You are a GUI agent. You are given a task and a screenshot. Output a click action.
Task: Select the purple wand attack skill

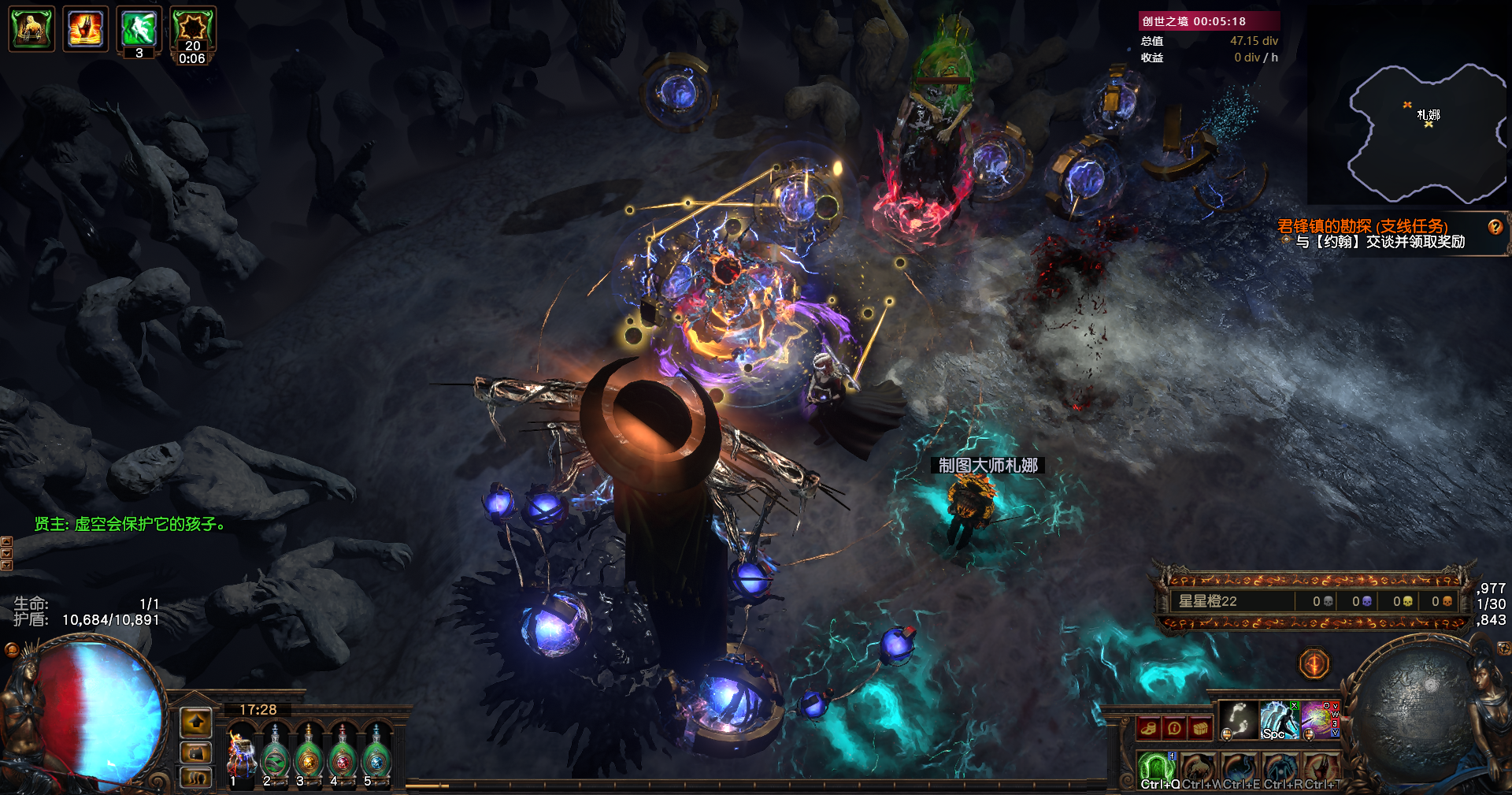pos(1318,719)
